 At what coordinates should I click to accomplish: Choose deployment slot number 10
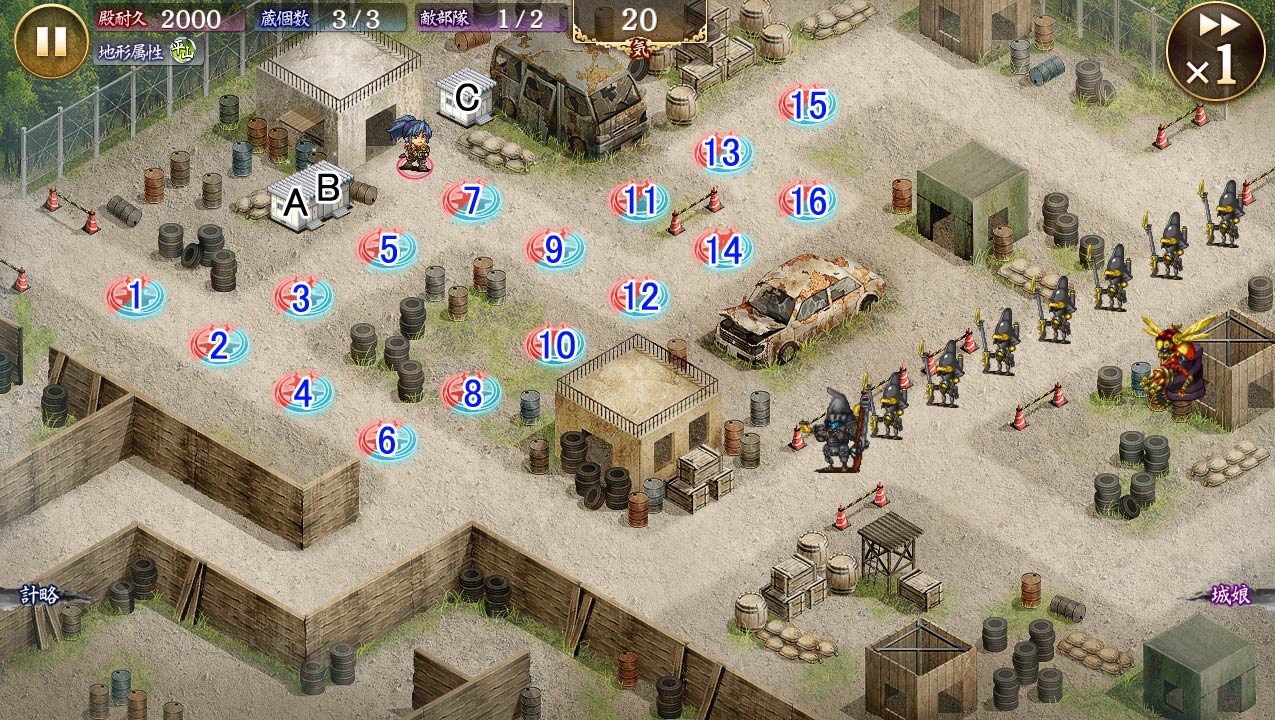coord(556,346)
